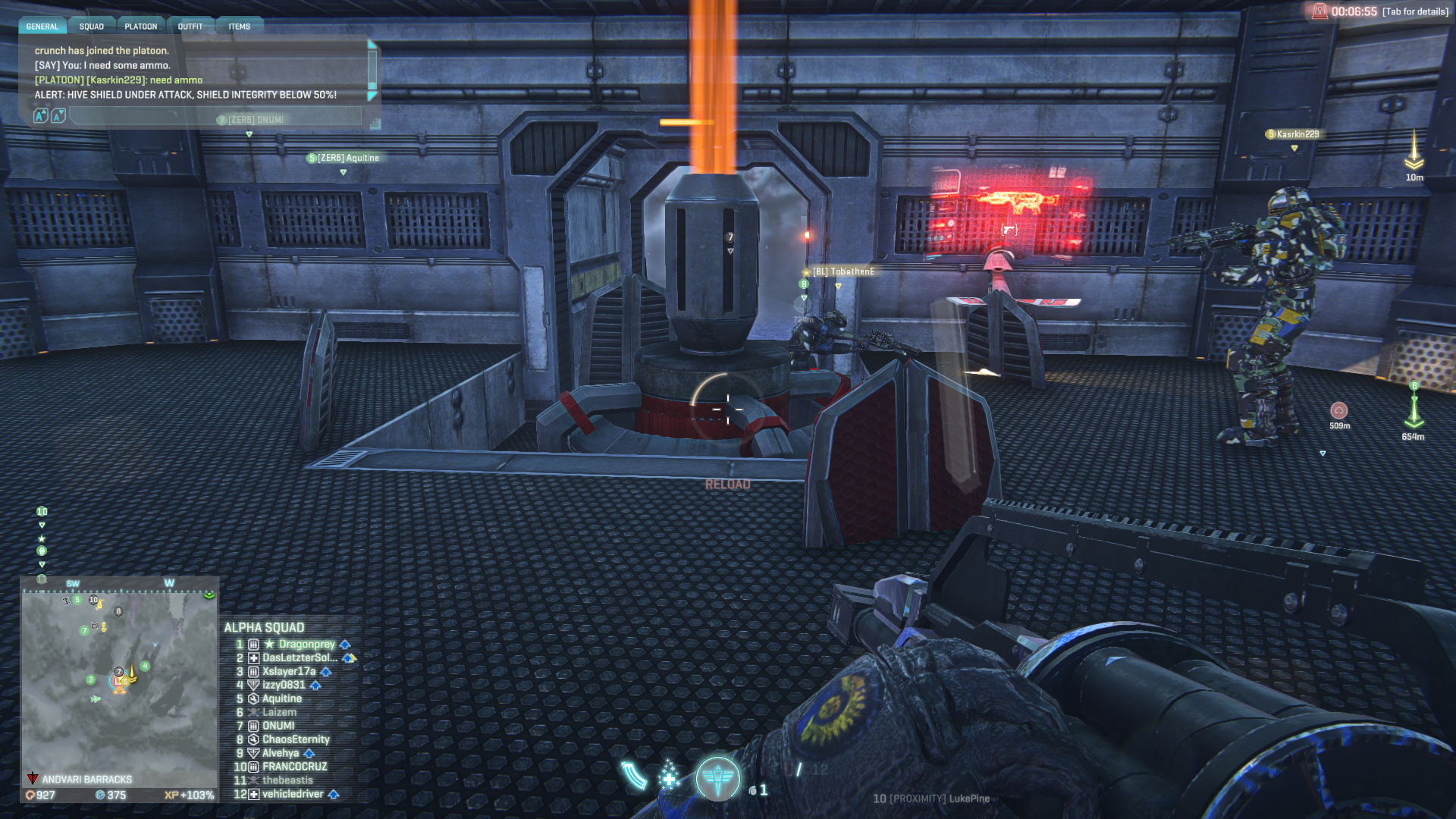Select the Platoon chat tab
This screenshot has width=1456, height=819.
(x=141, y=27)
